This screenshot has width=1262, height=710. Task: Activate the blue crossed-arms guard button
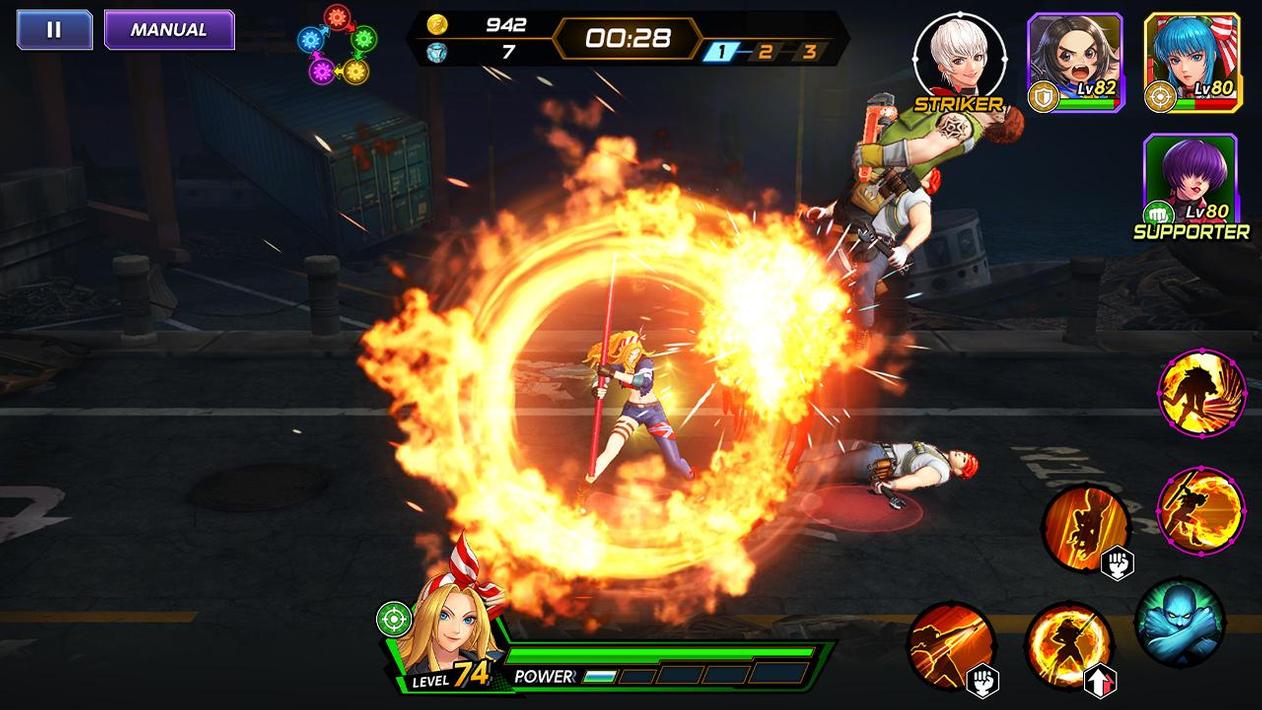1180,622
